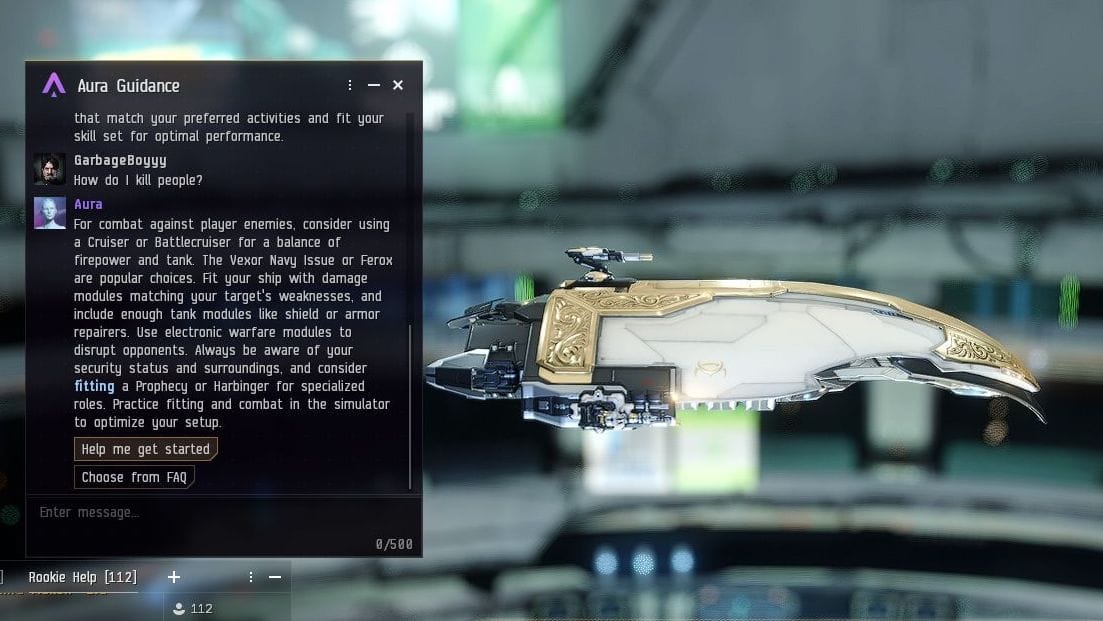Click GarbageBoyyy's character portrait

[x=50, y=169]
